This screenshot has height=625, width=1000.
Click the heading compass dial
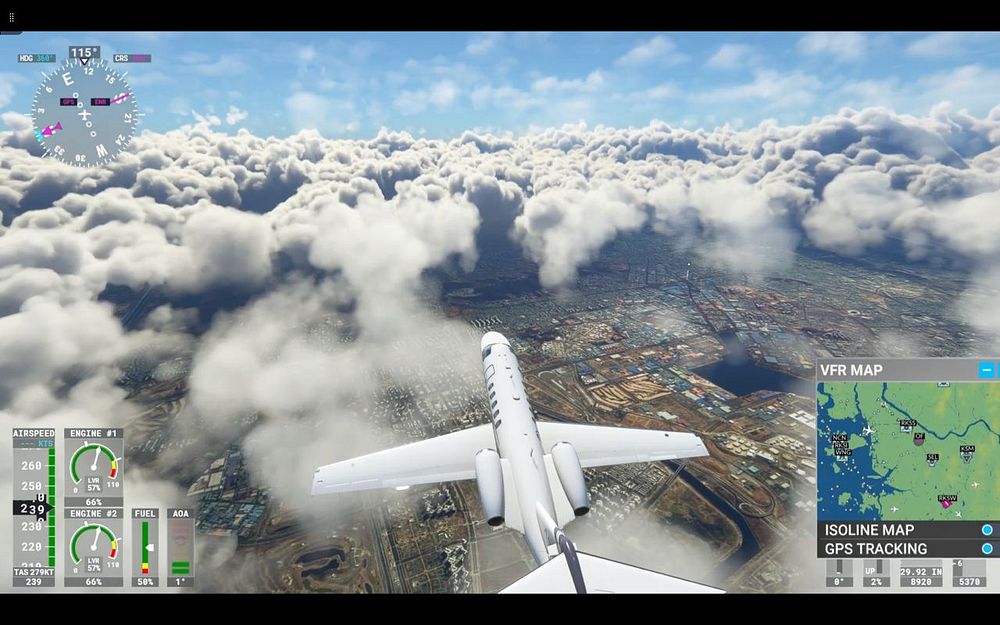pos(84,112)
